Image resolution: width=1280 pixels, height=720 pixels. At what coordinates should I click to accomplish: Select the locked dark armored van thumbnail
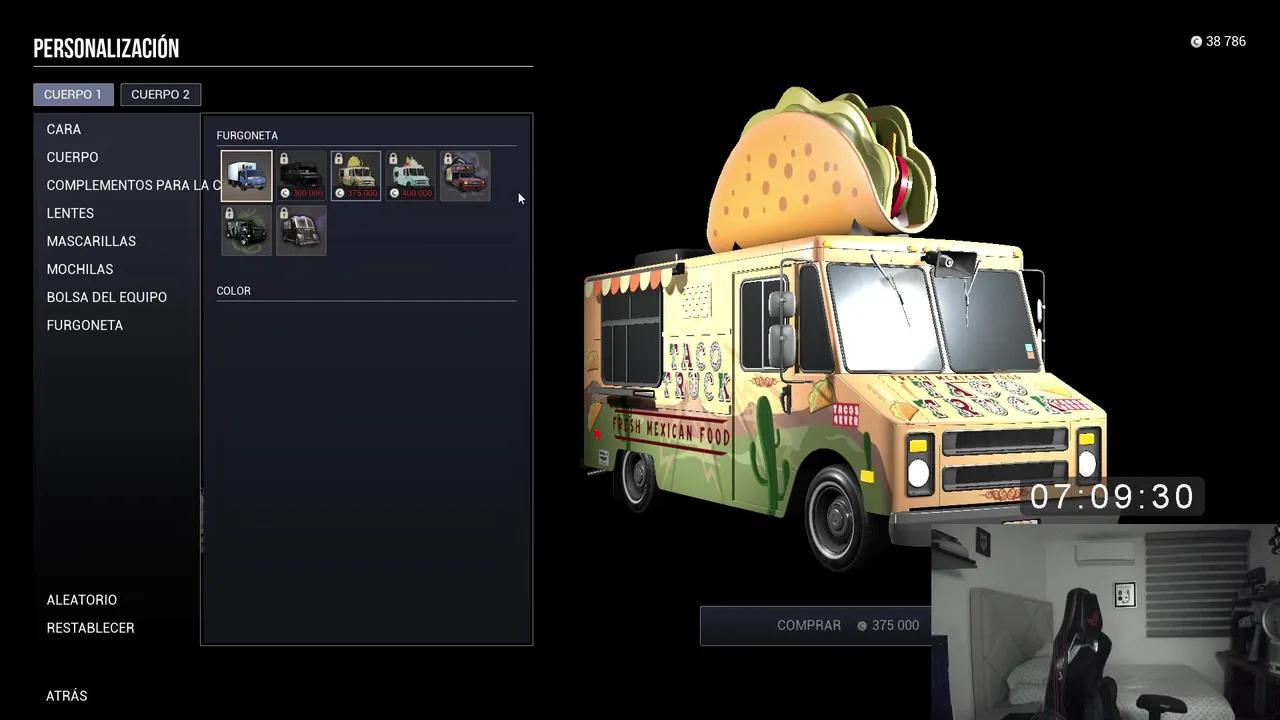click(x=246, y=229)
